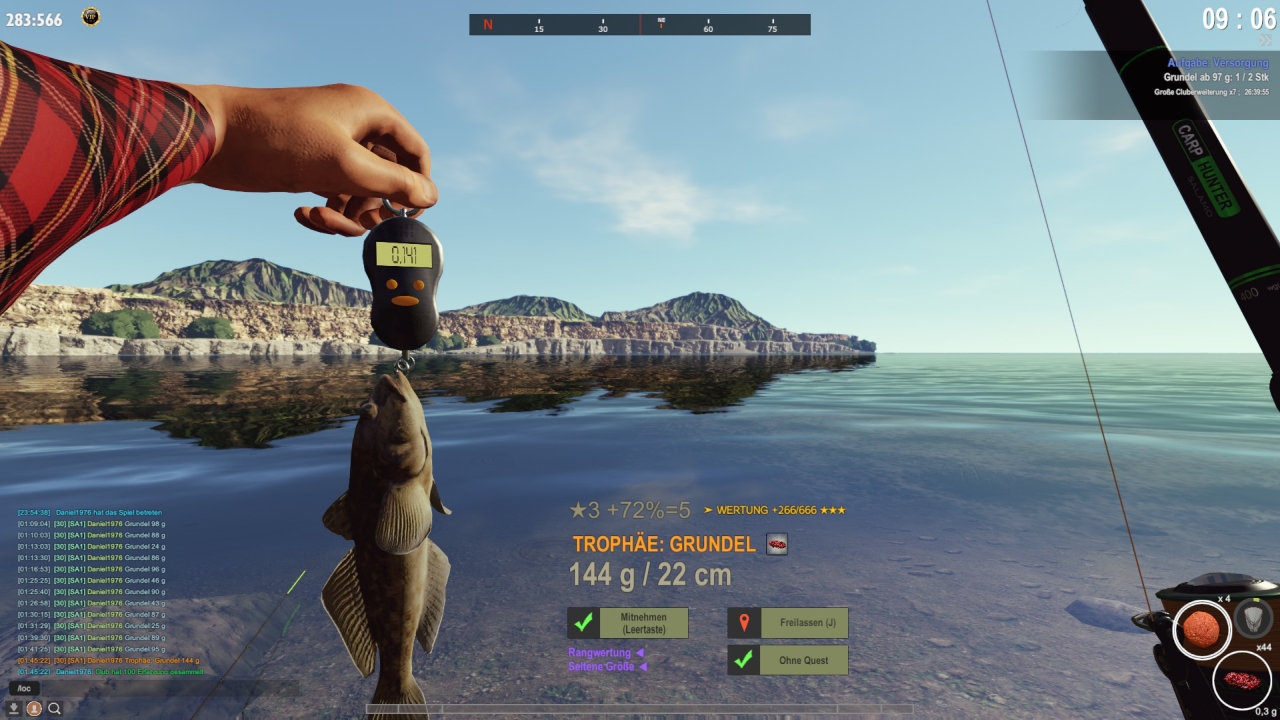The height and width of the screenshot is (720, 1280).
Task: Keep the fish with Mitnehmen
Action: [628, 623]
